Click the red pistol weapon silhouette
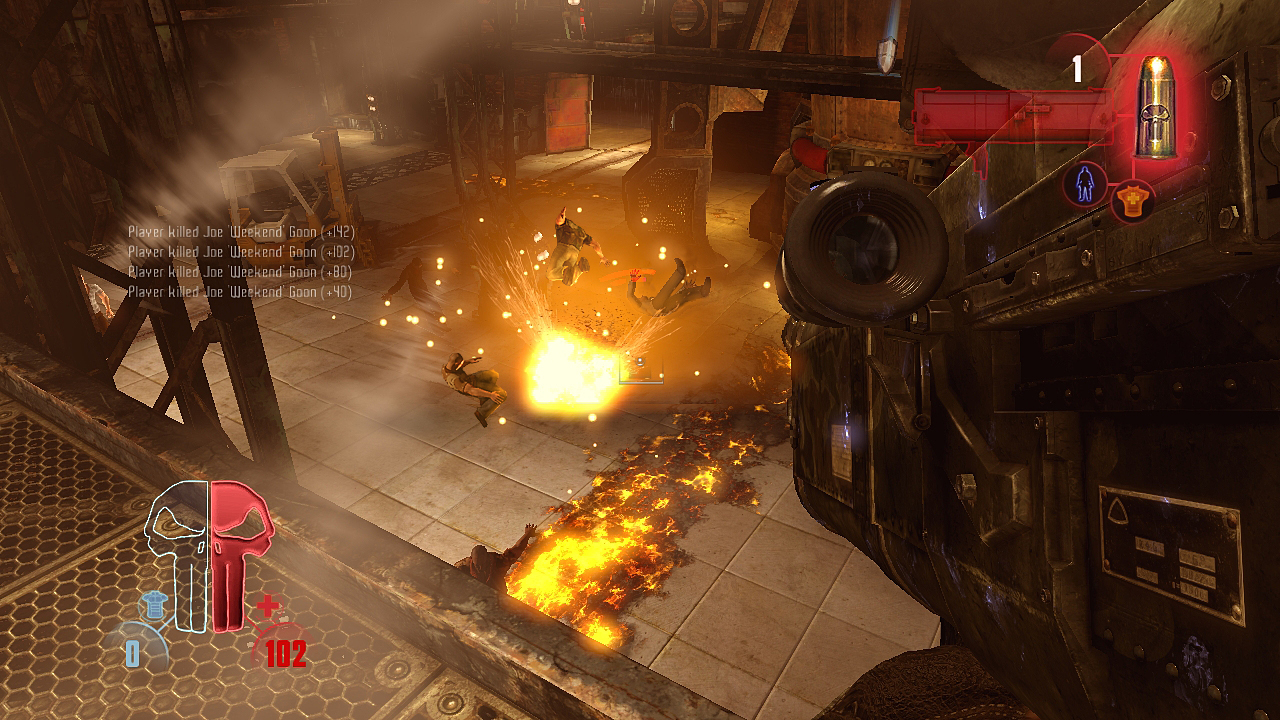 1010,117
